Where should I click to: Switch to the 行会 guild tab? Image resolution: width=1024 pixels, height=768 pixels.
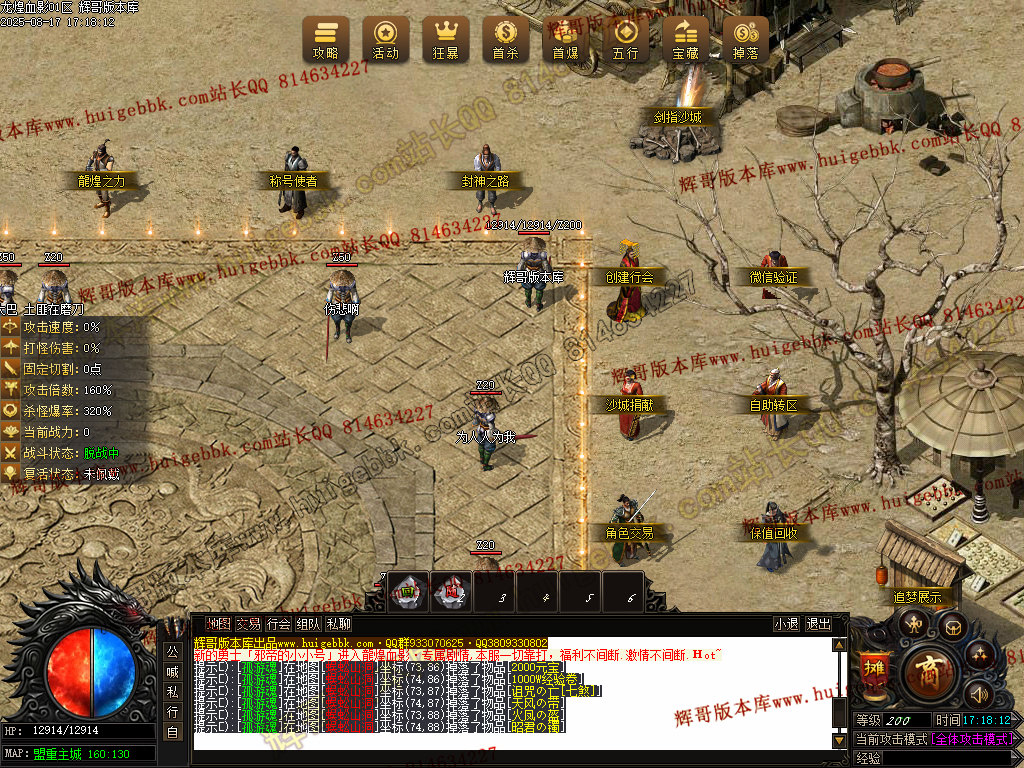click(x=278, y=624)
